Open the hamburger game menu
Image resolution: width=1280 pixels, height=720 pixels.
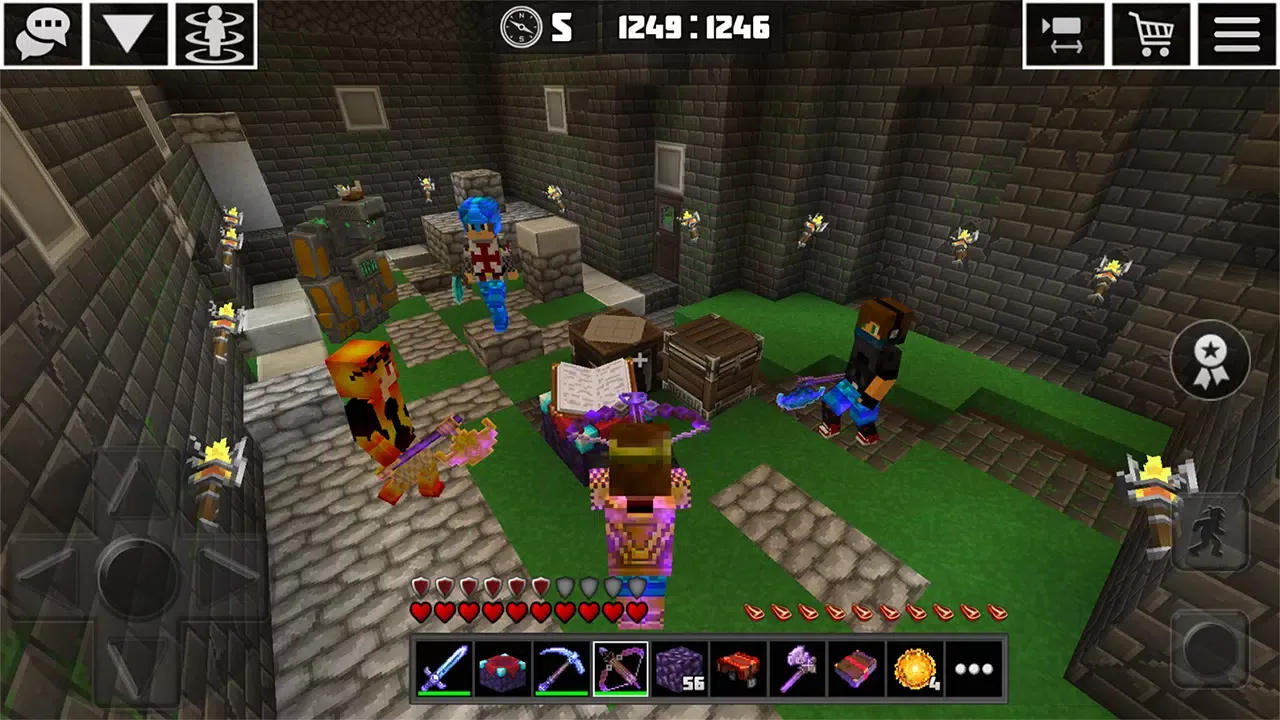(1237, 33)
